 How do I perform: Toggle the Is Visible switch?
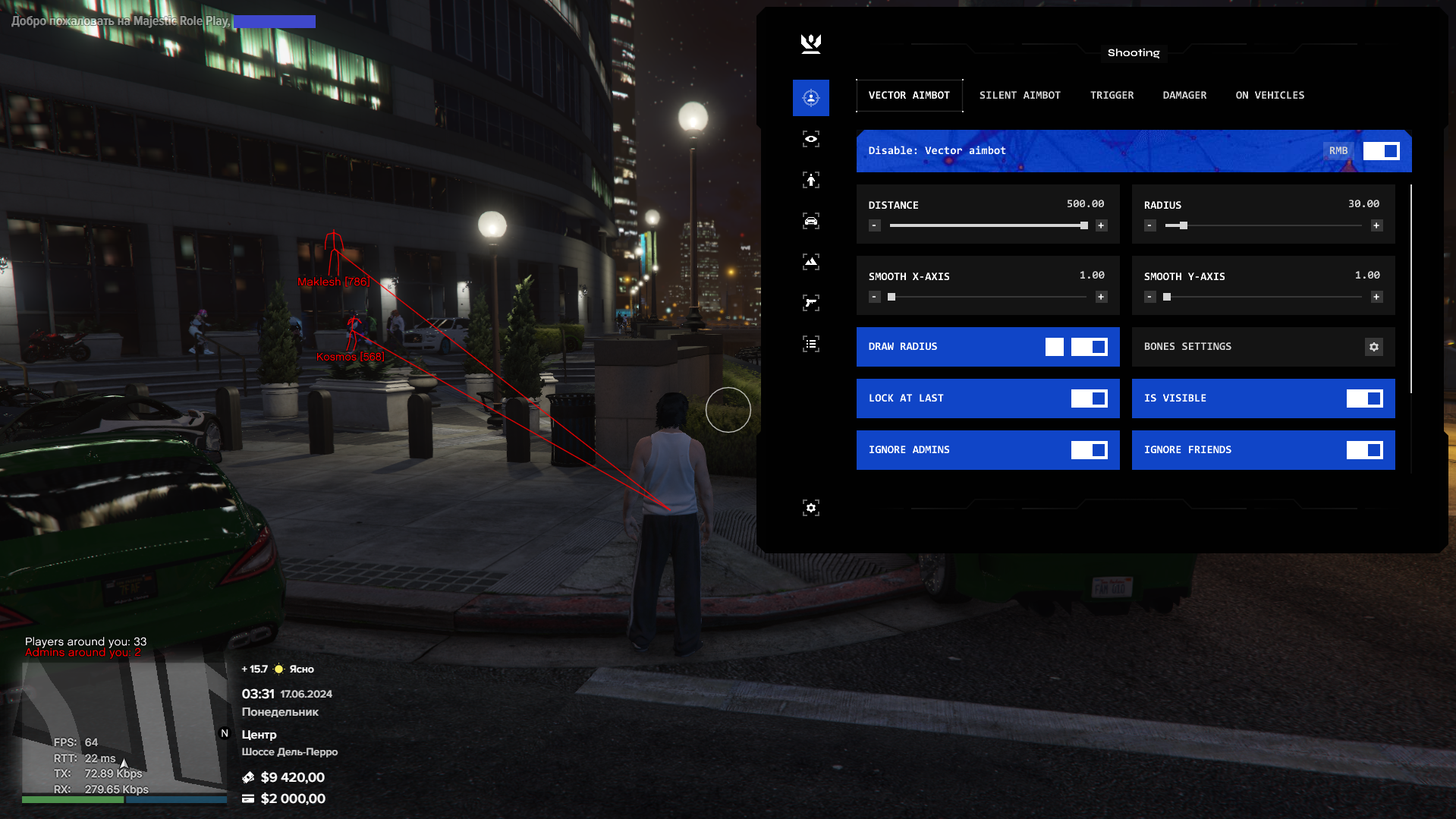click(x=1364, y=398)
